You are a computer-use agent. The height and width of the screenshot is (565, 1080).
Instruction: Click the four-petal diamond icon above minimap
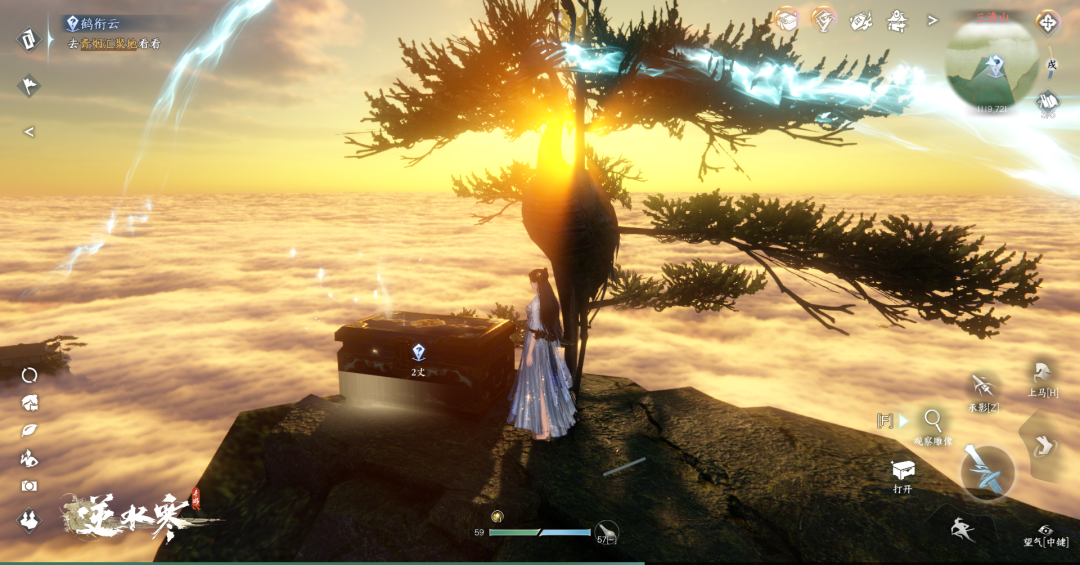tap(1047, 21)
